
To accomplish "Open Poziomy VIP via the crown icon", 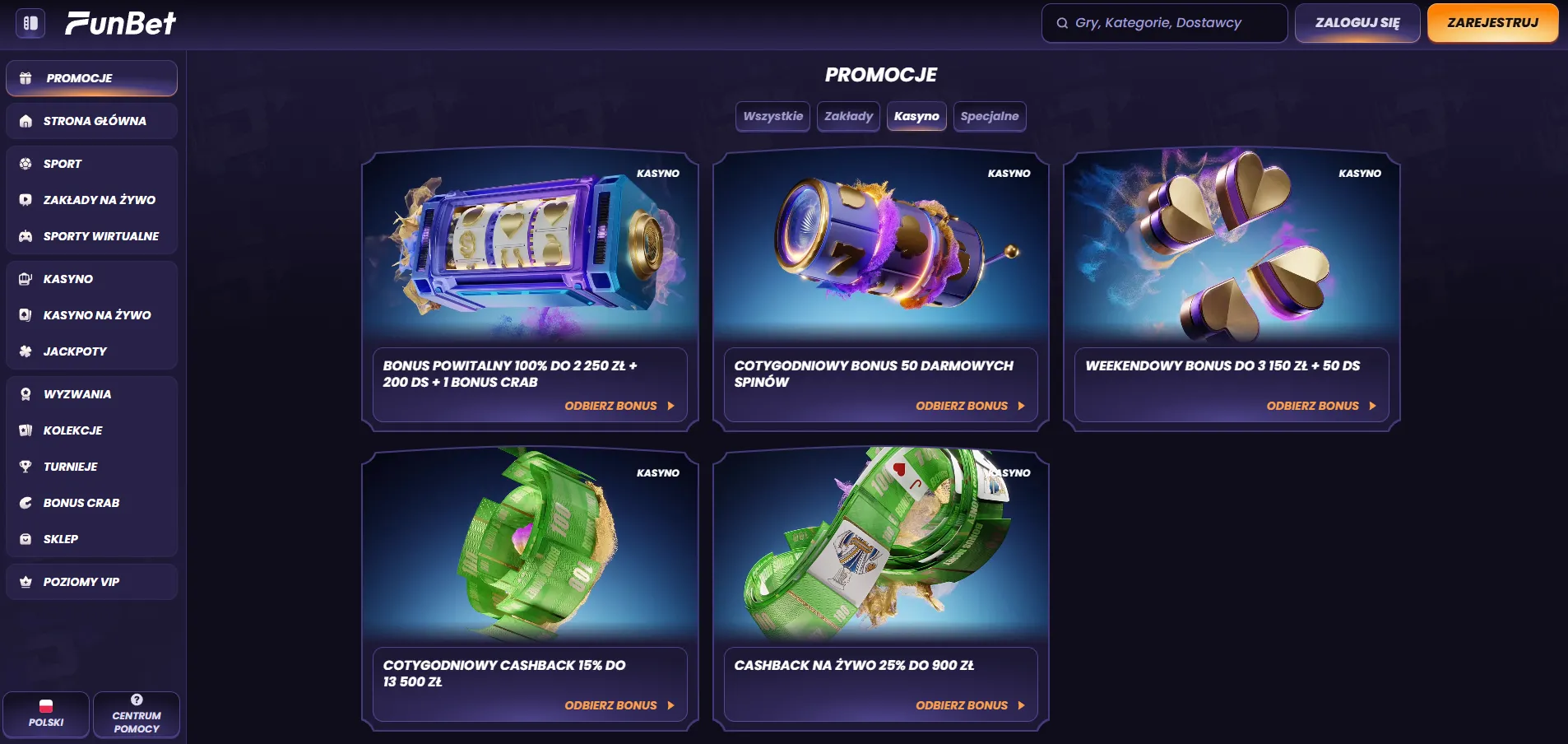I will [x=26, y=582].
